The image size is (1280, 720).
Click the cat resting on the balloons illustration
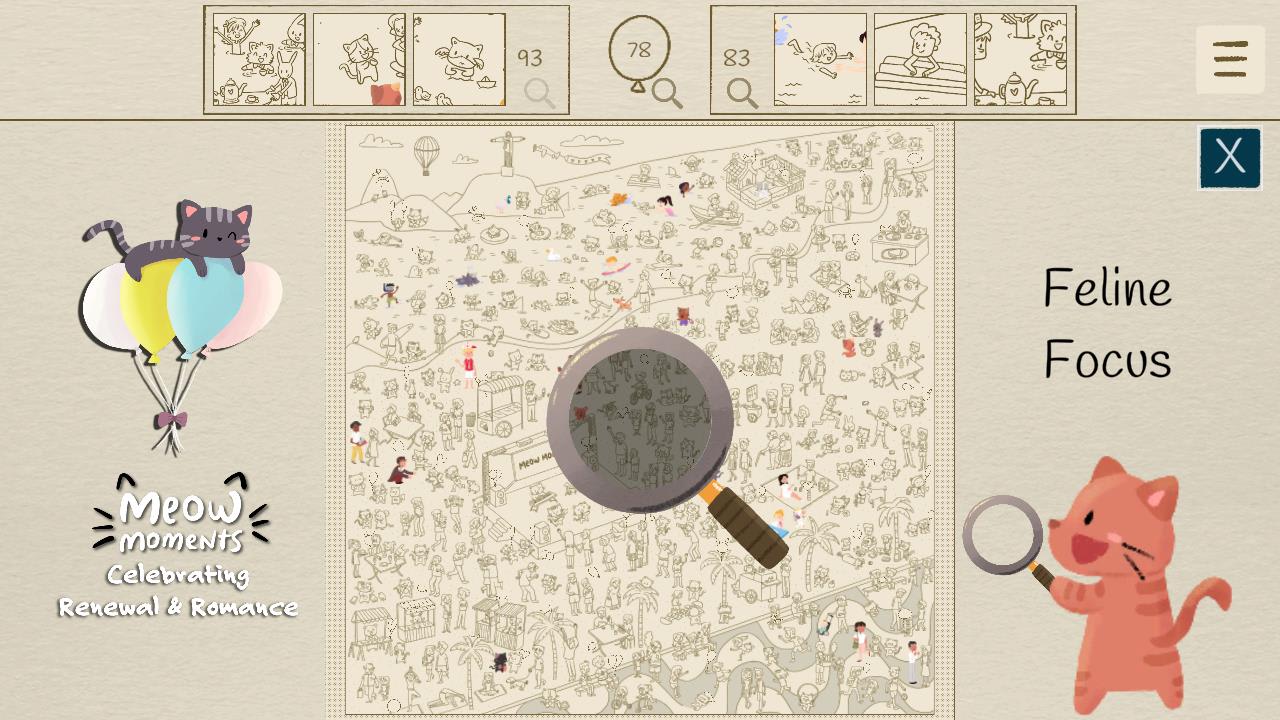tap(190, 235)
